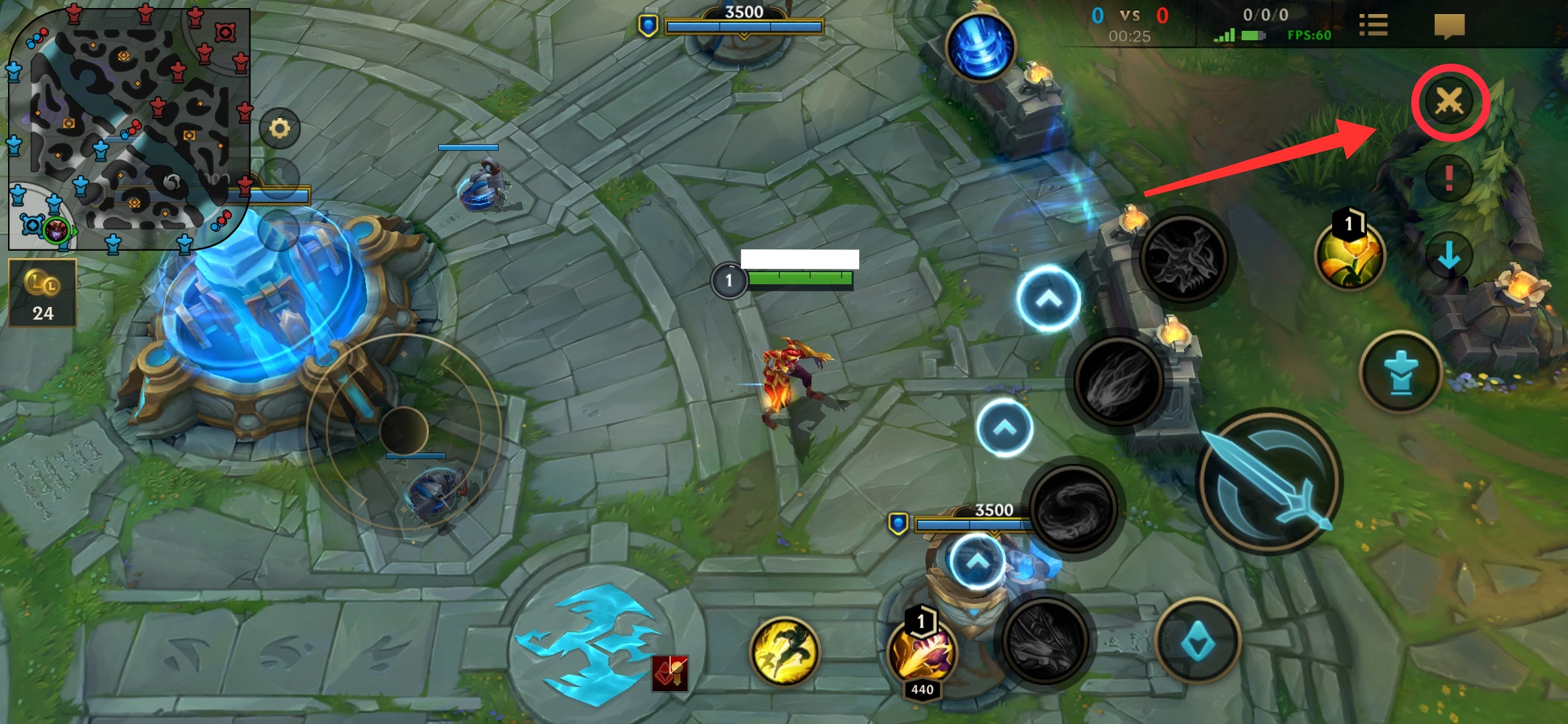The image size is (1568, 724).
Task: Click the minimap
Action: [127, 127]
